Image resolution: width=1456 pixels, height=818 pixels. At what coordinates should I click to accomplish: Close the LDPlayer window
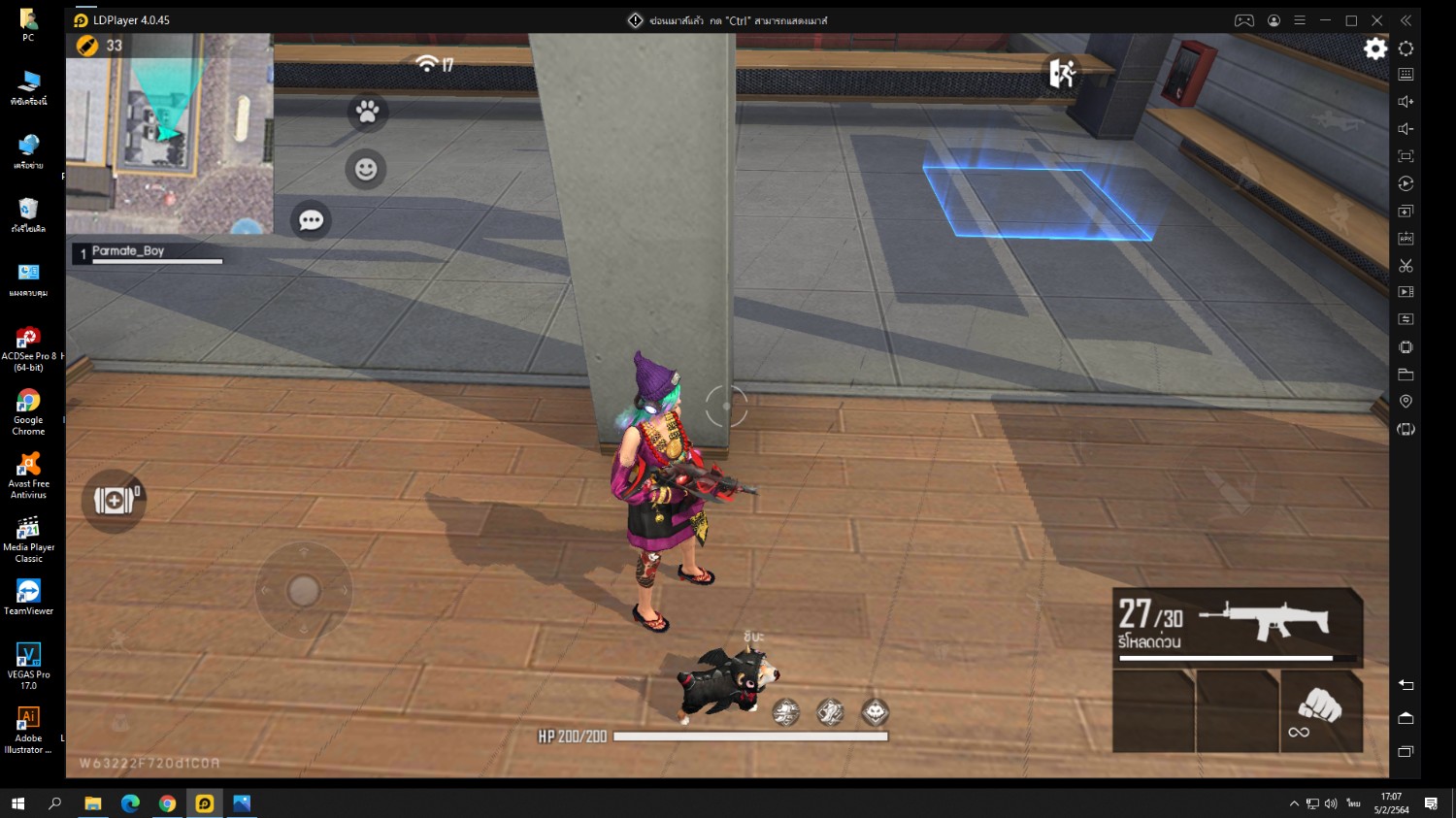tap(1376, 20)
